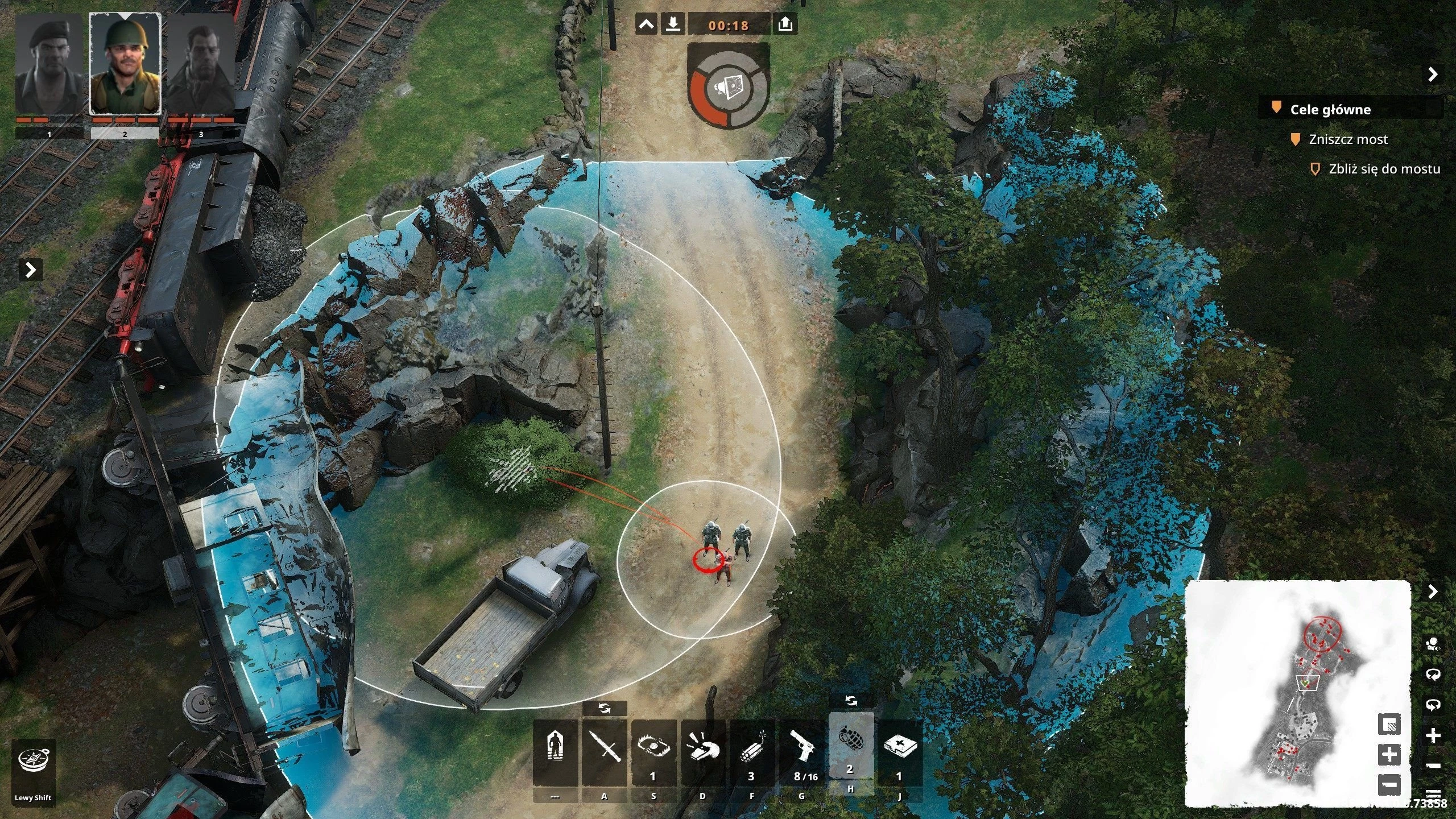Open the left side panel arrow
This screenshot has width=1456, height=819.
[31, 270]
